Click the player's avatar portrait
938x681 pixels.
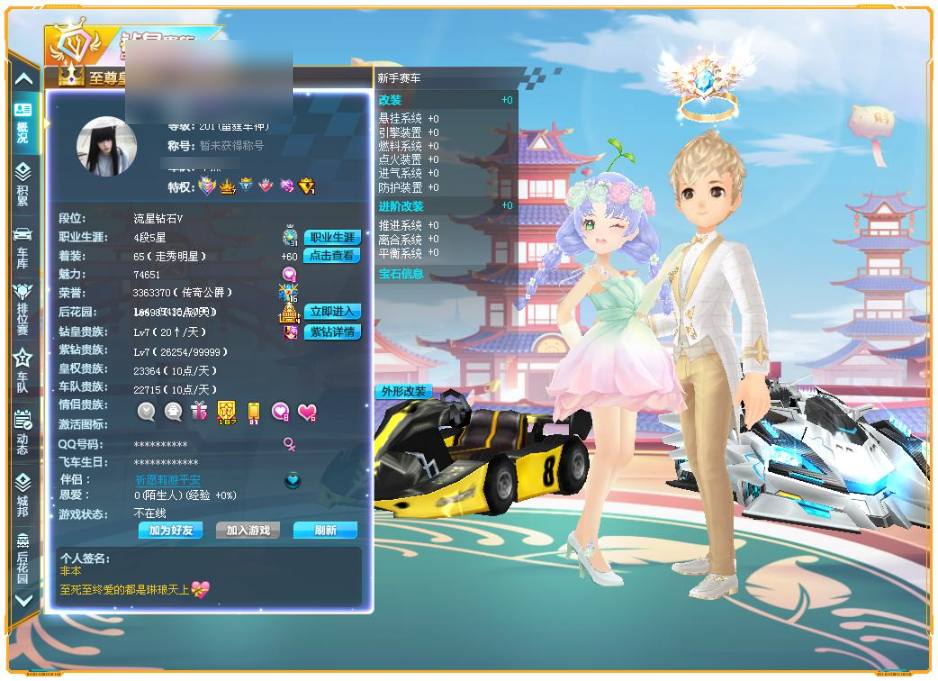click(107, 147)
